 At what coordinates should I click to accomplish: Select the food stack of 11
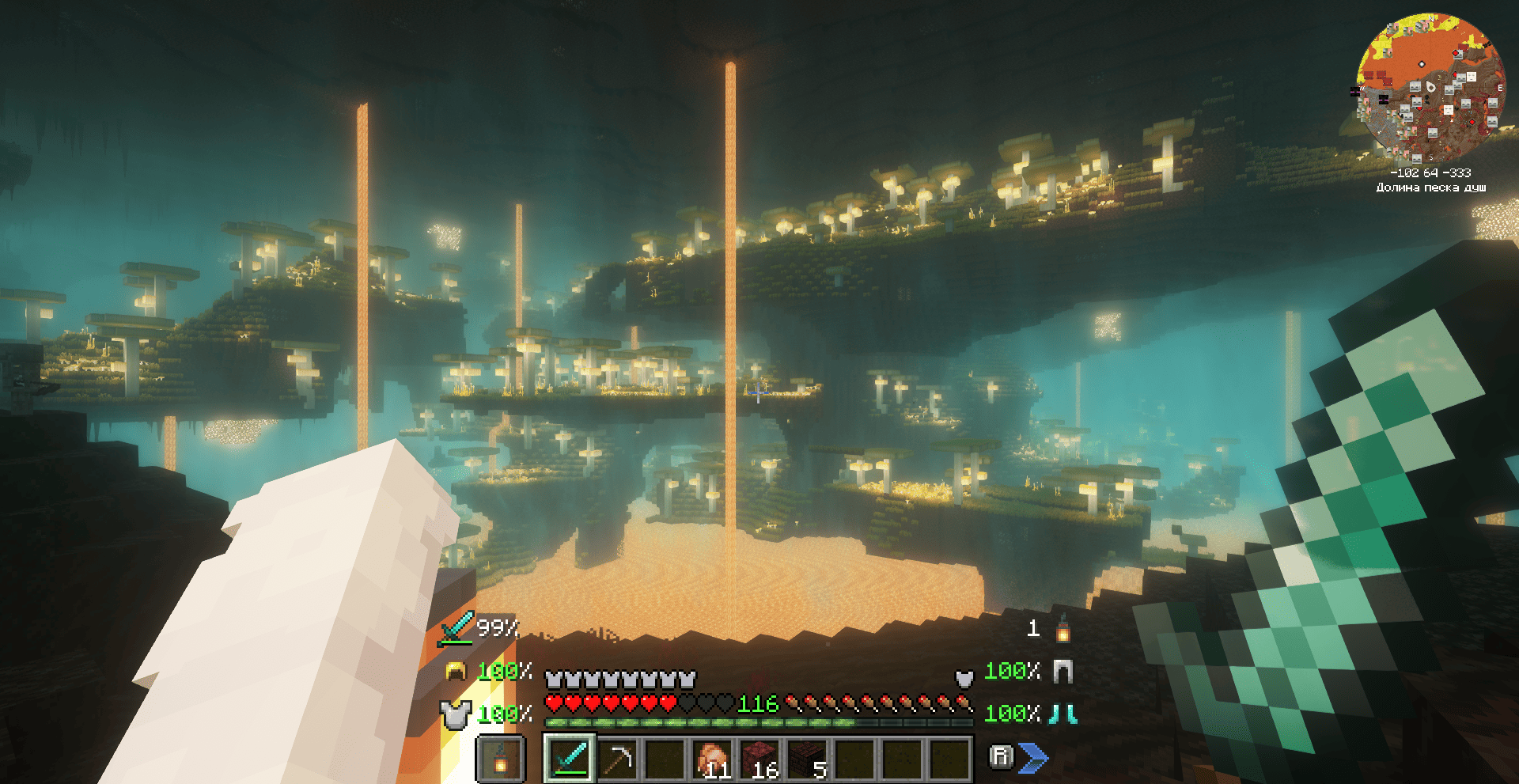(x=712, y=758)
